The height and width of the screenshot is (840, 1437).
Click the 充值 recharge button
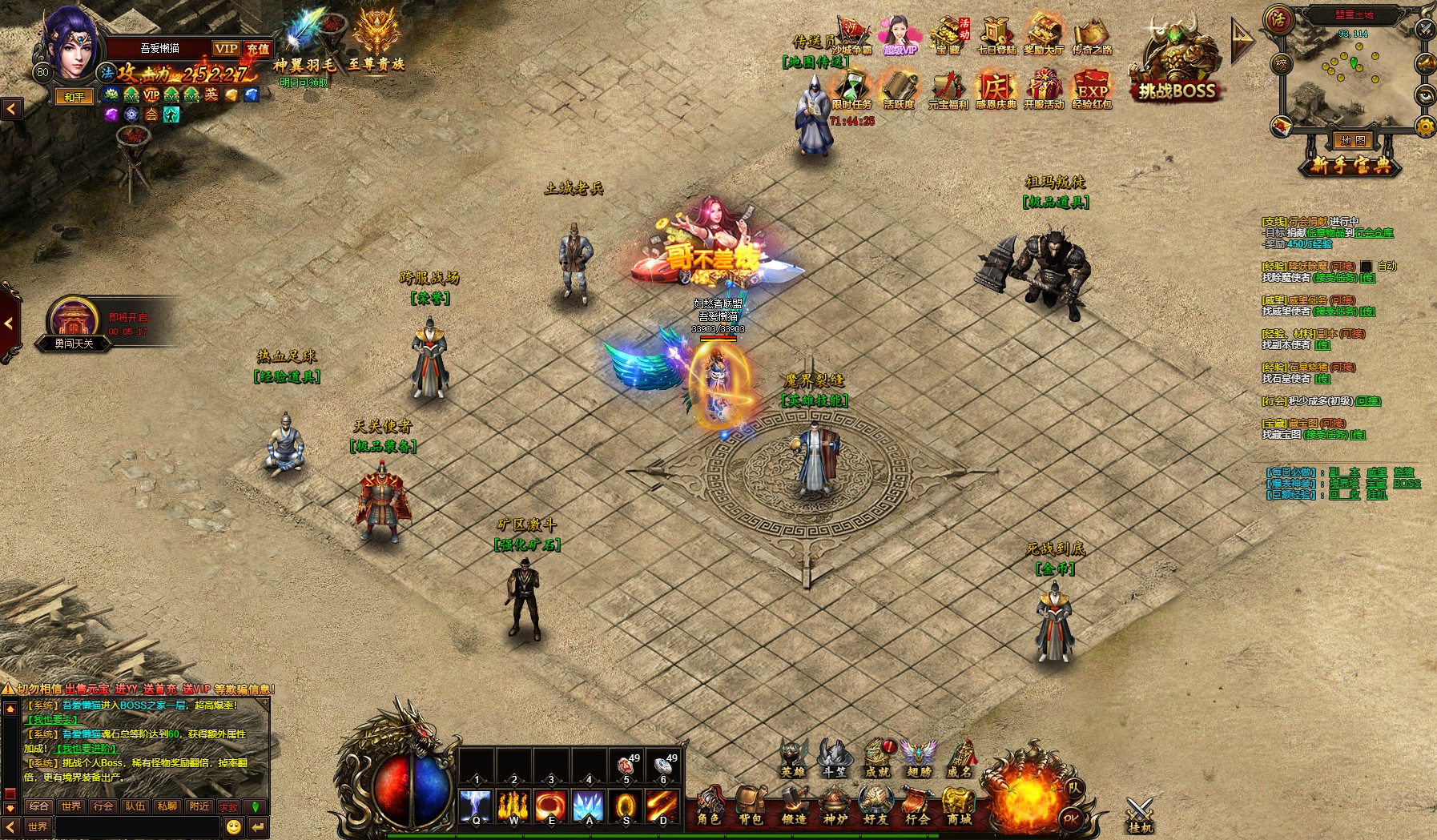point(258,49)
